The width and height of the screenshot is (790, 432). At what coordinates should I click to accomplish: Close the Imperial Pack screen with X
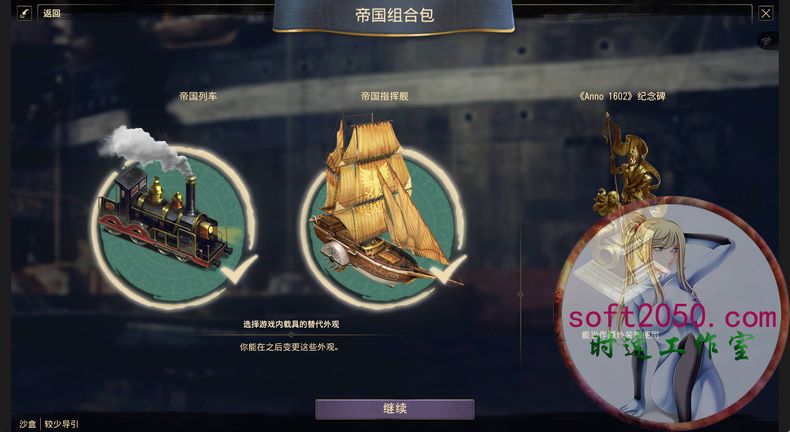tap(766, 13)
